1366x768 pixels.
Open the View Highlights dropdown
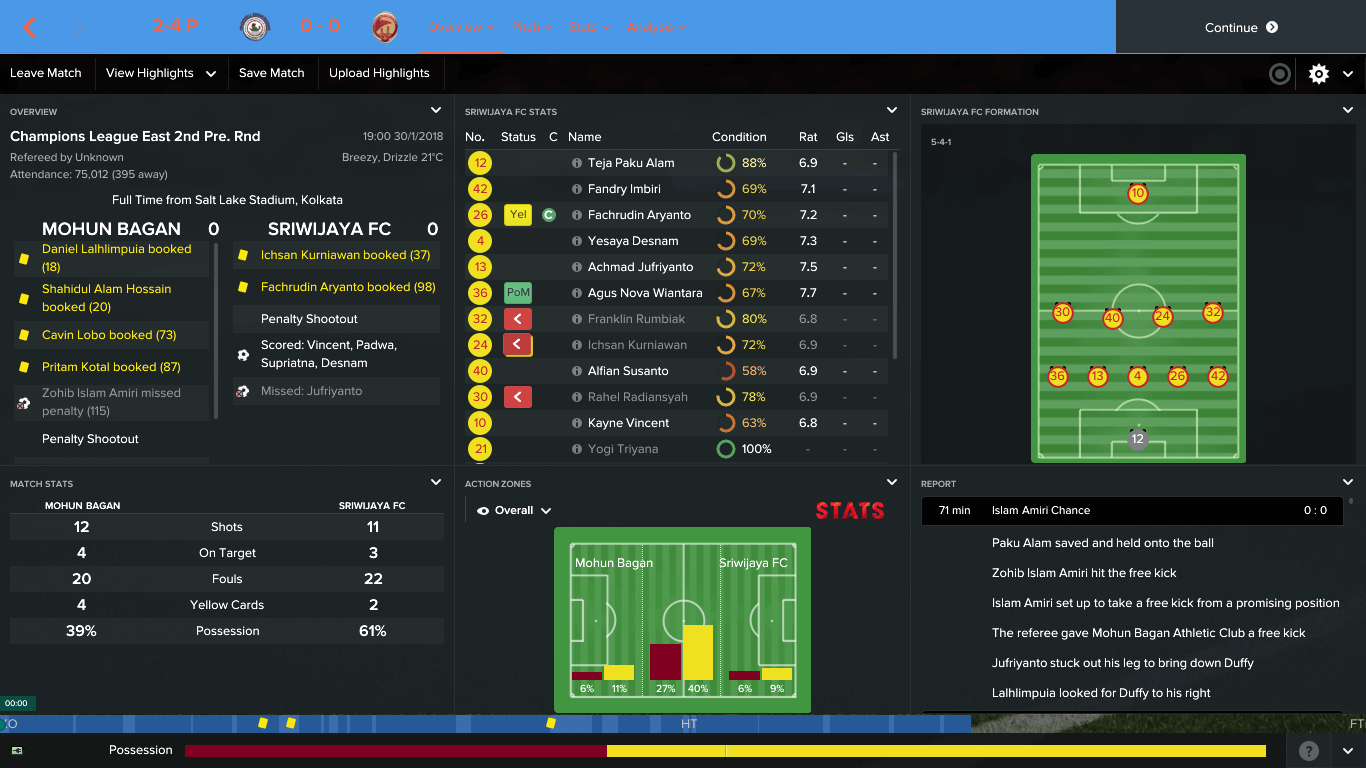coord(161,73)
